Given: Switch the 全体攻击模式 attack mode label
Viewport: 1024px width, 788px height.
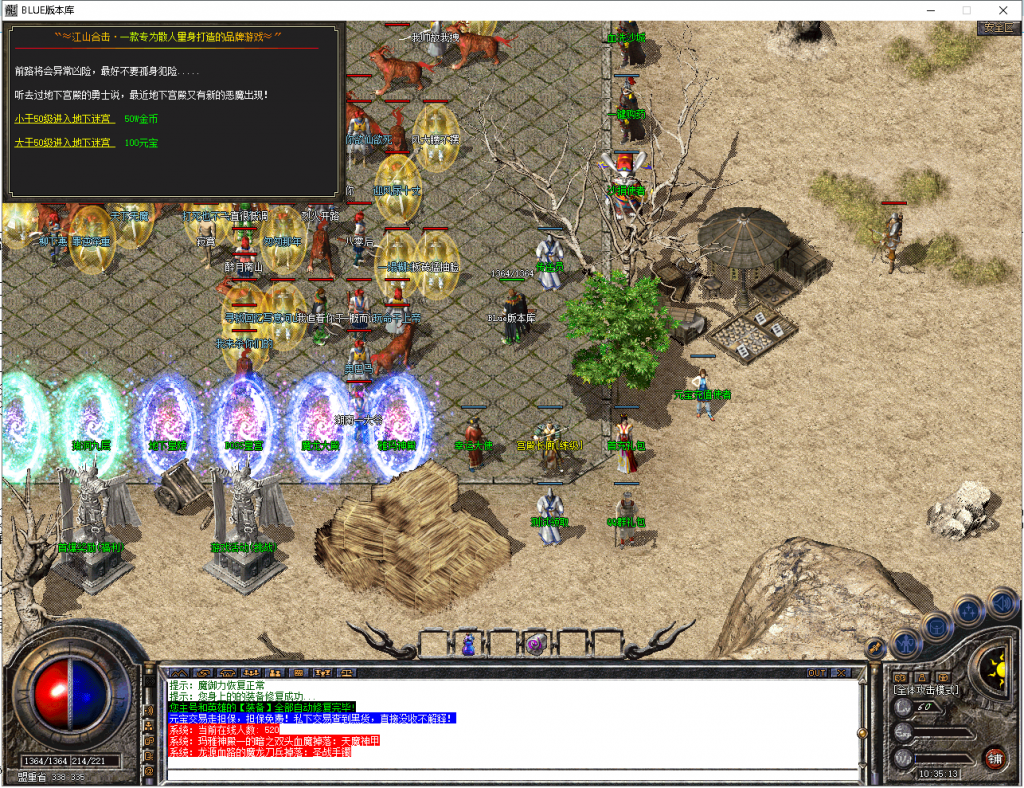Looking at the screenshot, I should tap(926, 690).
